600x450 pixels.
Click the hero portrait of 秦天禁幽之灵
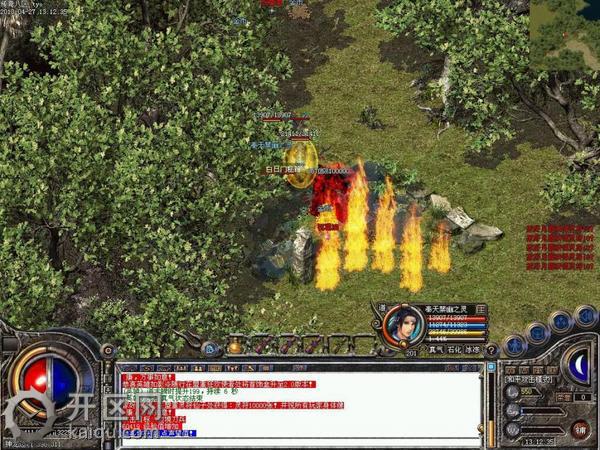pyautogui.click(x=402, y=323)
